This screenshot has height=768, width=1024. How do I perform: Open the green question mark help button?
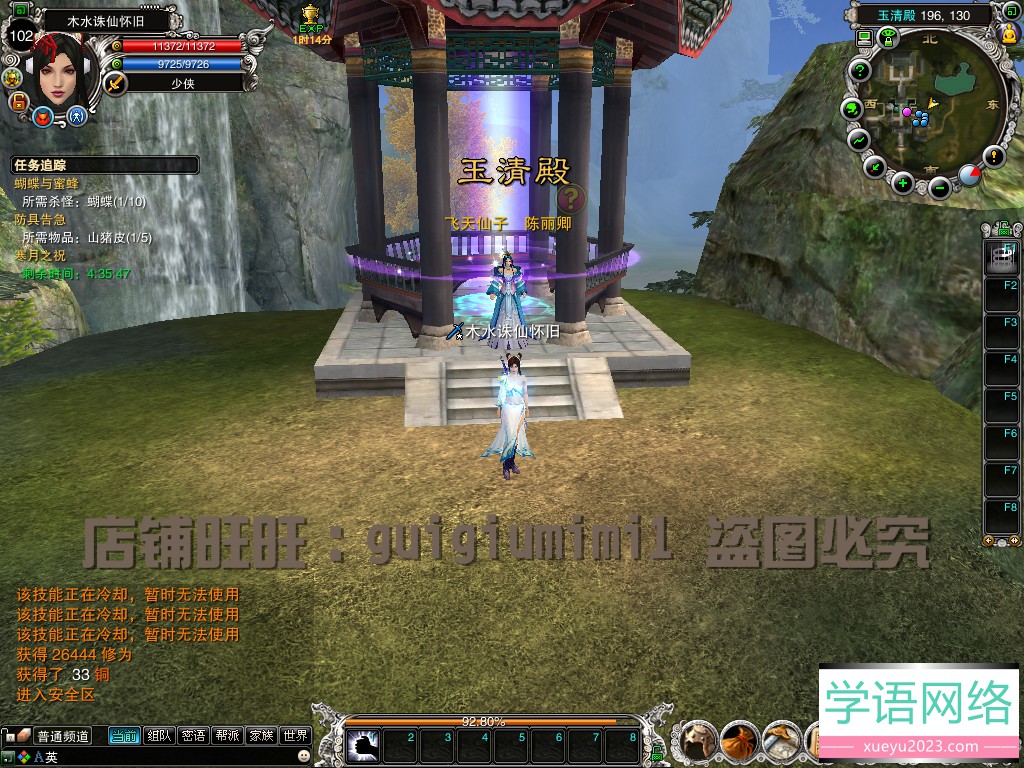click(x=860, y=70)
